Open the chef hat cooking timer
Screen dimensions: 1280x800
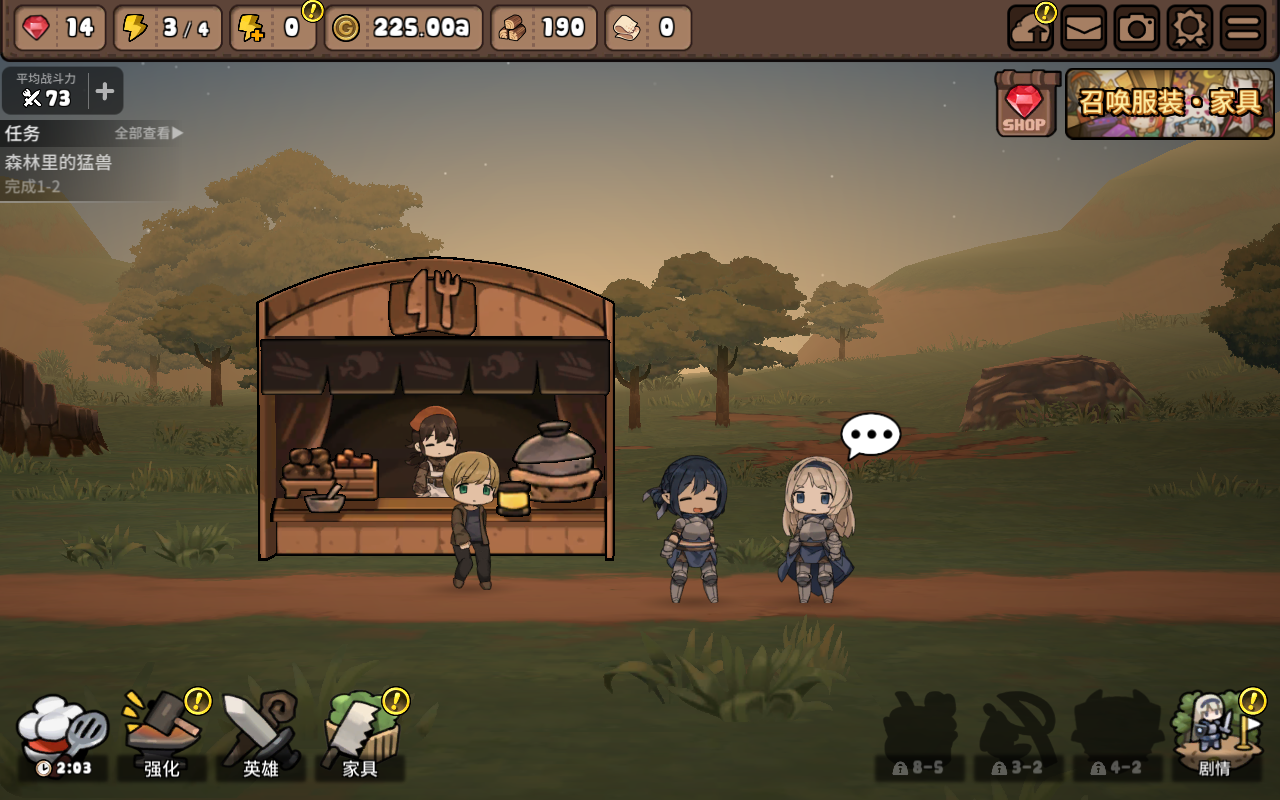pyautogui.click(x=63, y=735)
